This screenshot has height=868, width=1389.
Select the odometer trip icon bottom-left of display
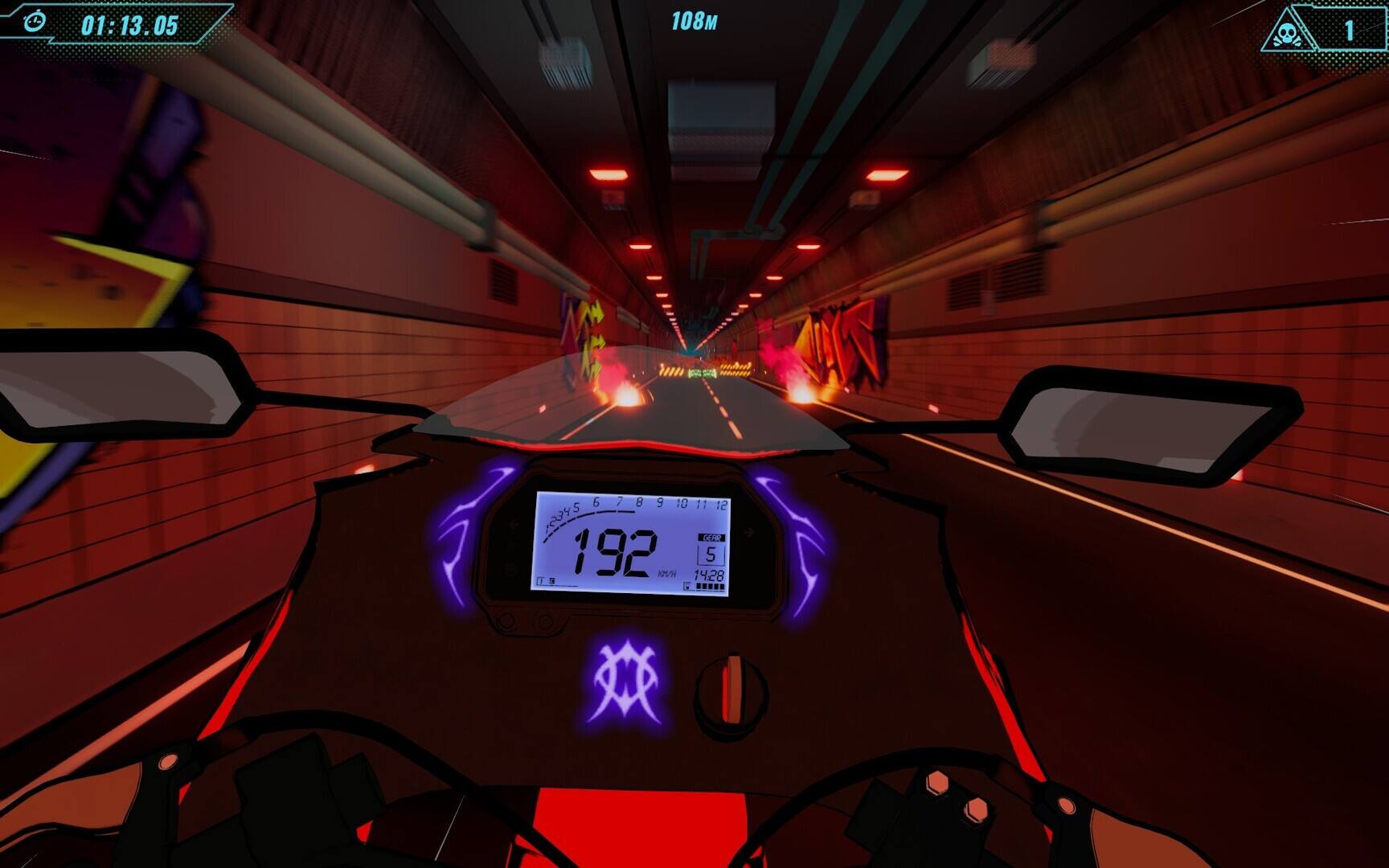coord(540,579)
